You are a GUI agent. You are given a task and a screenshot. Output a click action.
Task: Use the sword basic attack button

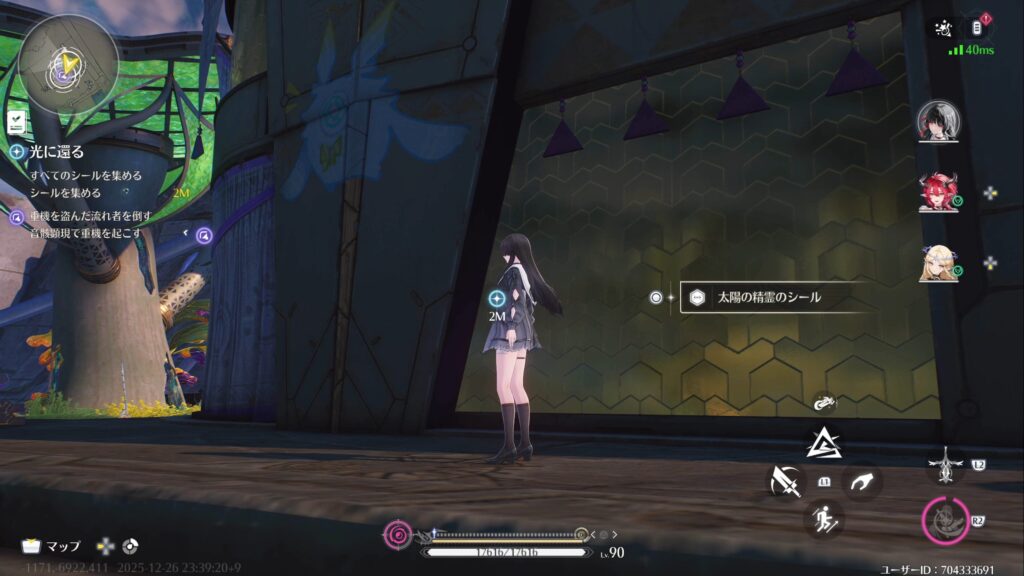[786, 482]
